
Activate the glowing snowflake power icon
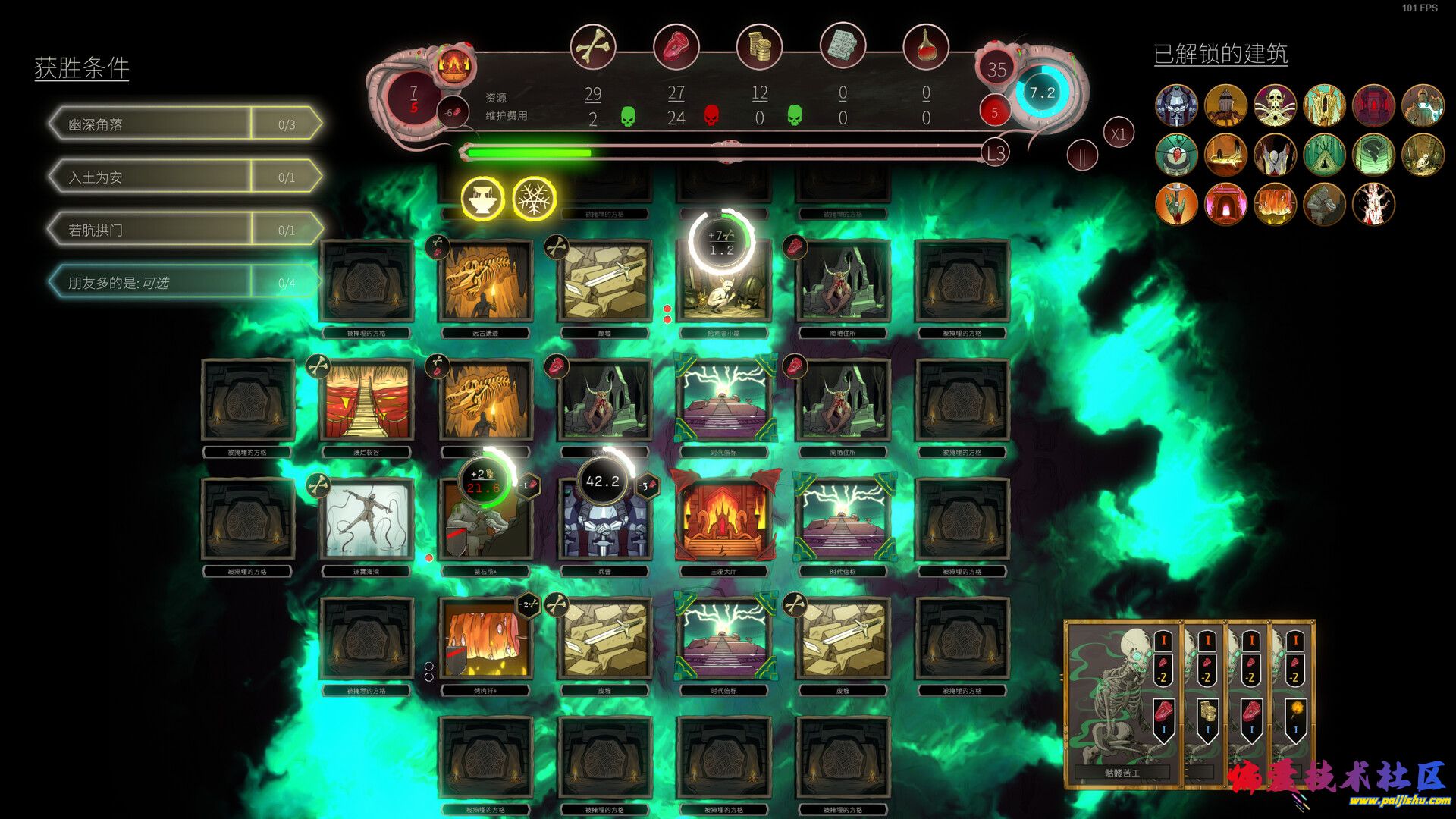[535, 199]
